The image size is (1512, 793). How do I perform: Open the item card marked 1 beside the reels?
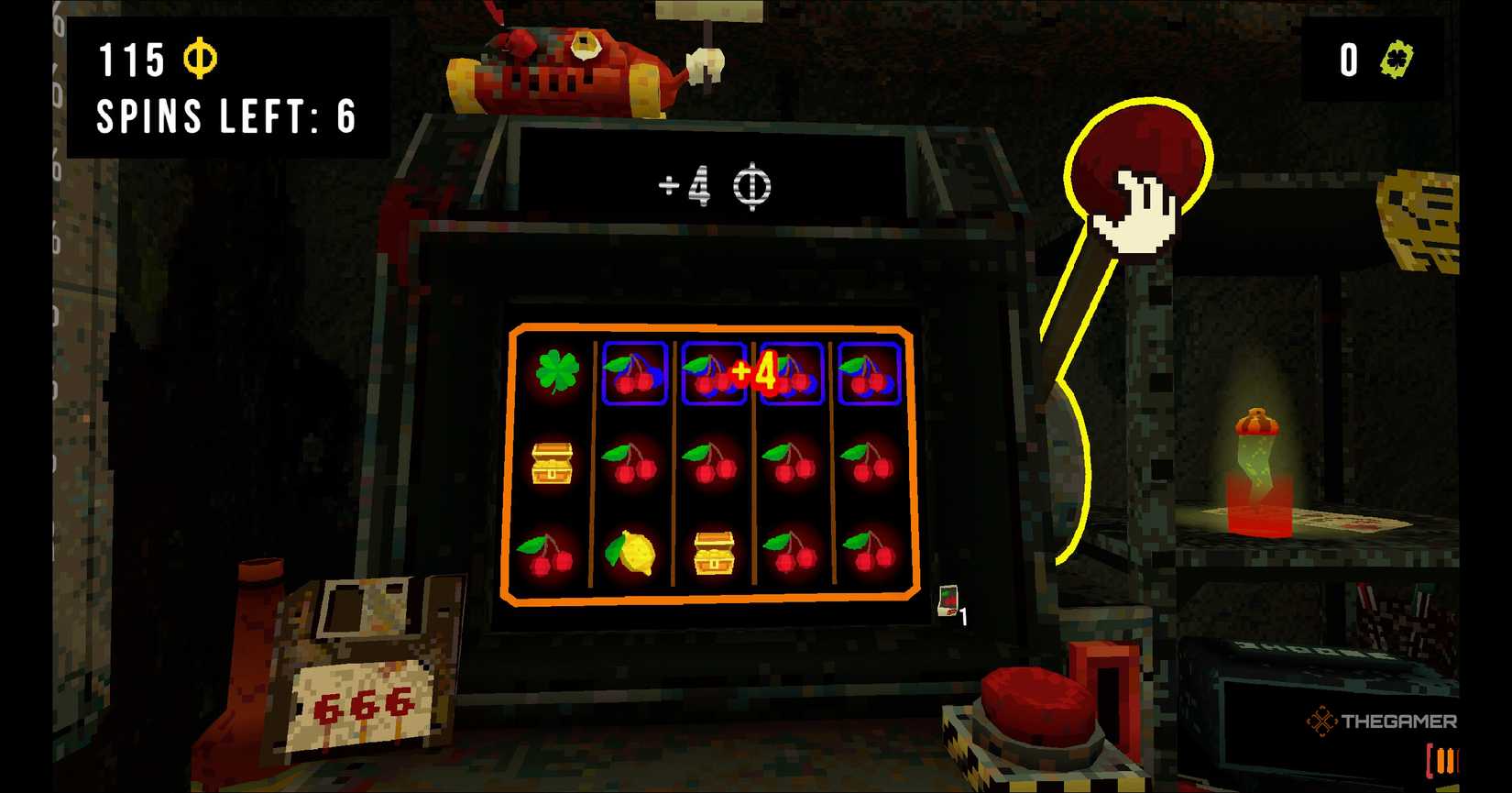[949, 596]
